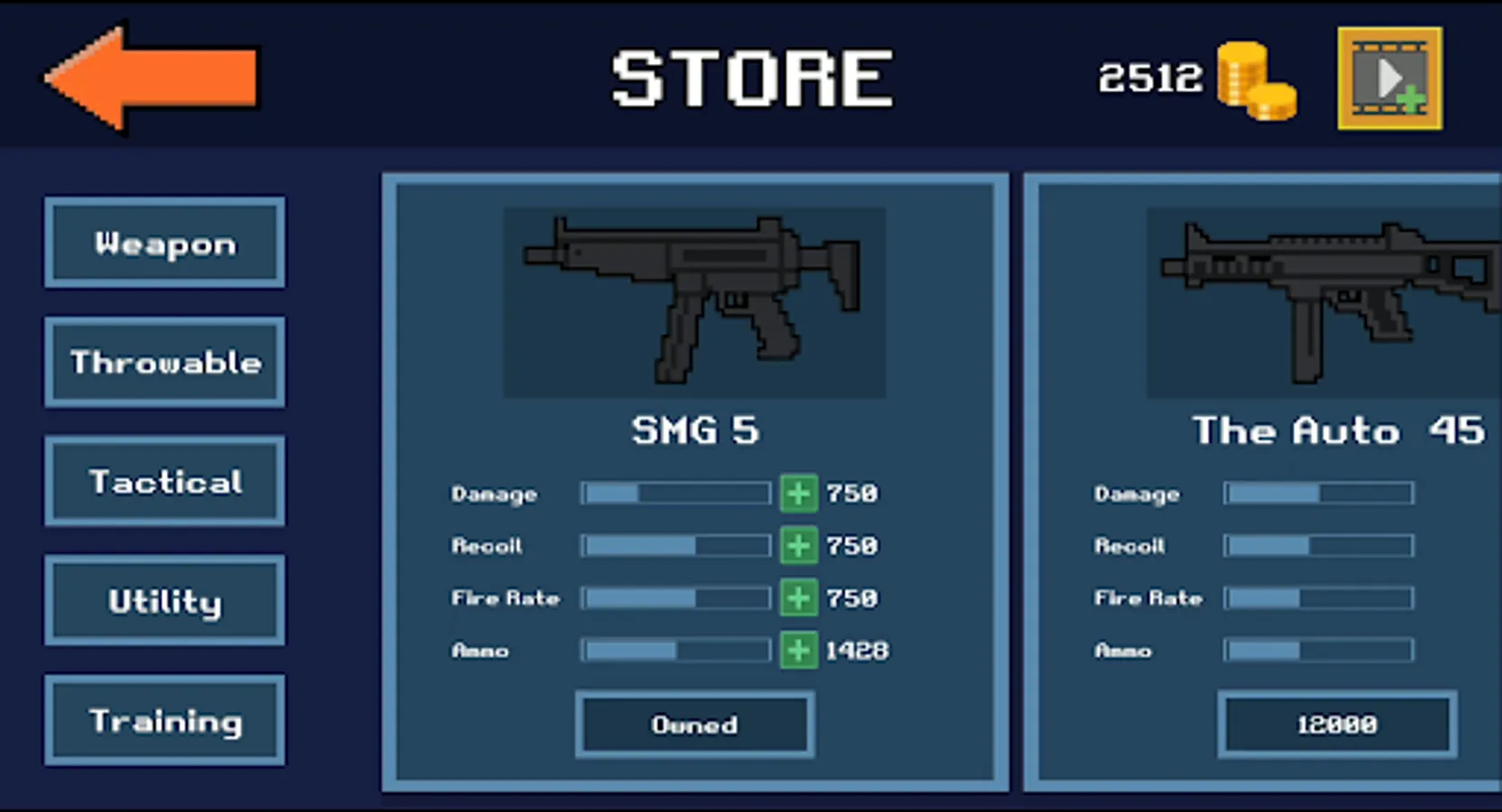
Task: Upgrade Fire Rate for SMG 5 with plus icon
Action: pos(798,597)
